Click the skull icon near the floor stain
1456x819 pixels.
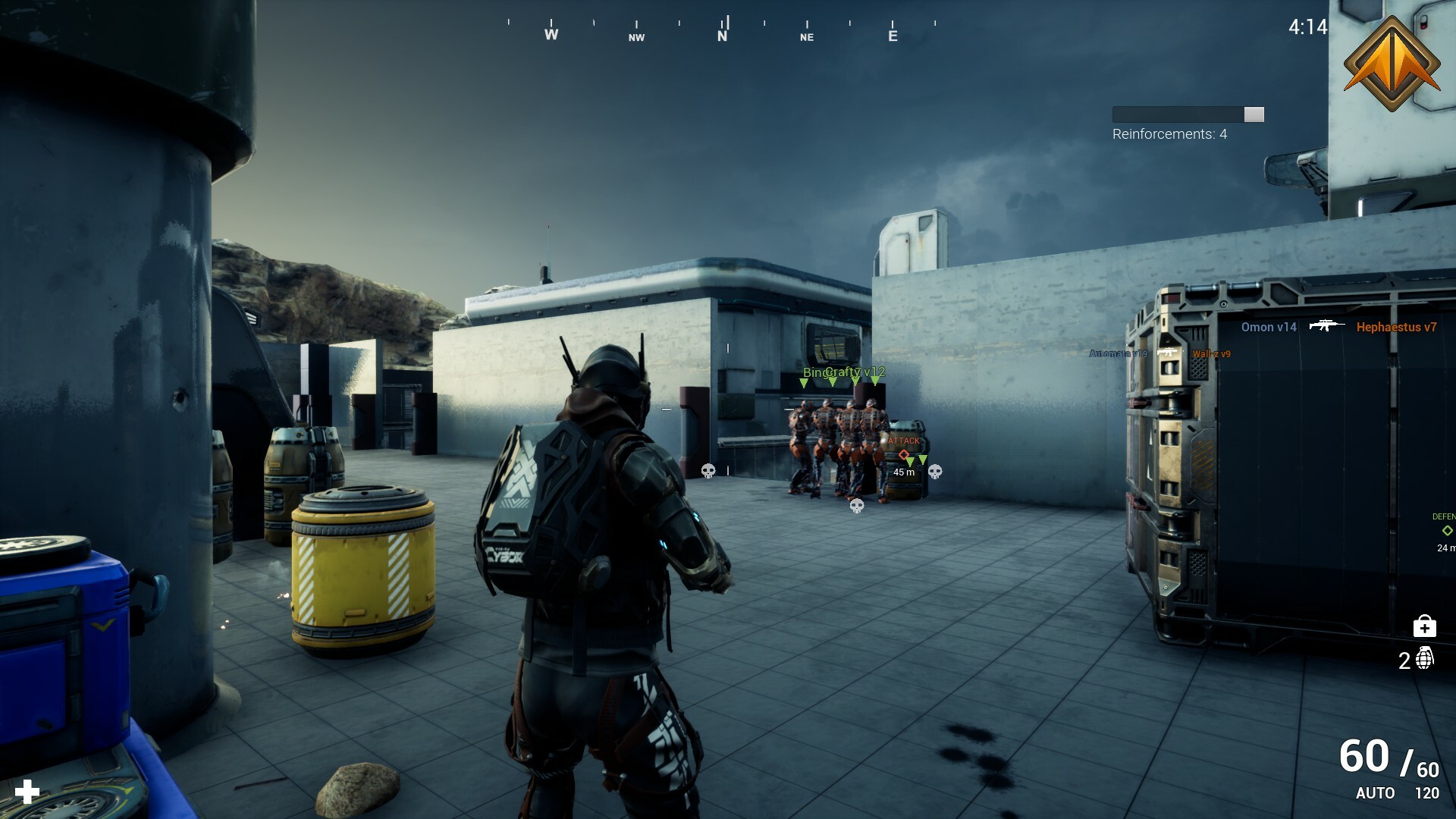[x=857, y=507]
